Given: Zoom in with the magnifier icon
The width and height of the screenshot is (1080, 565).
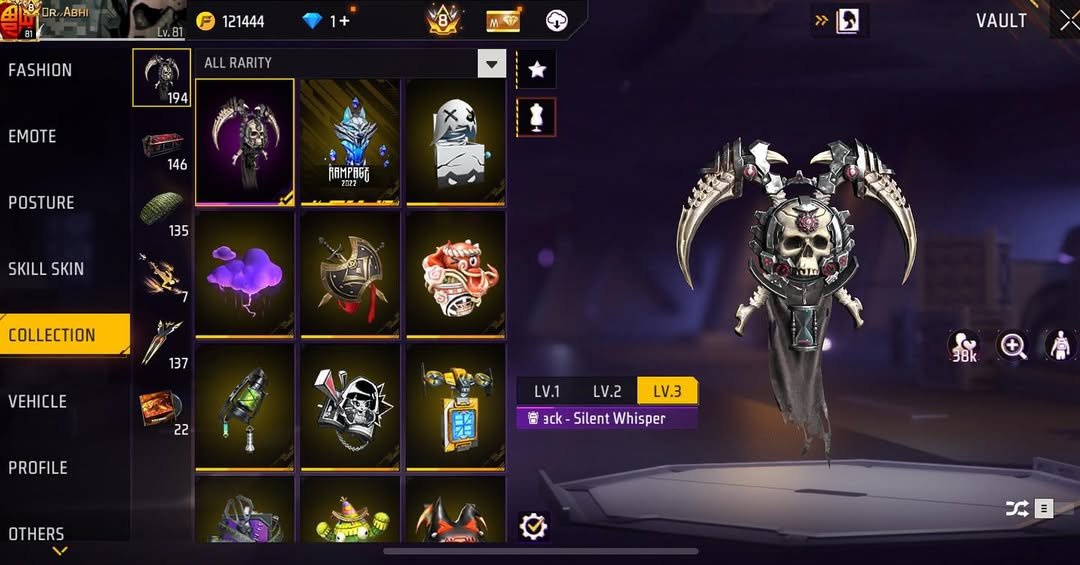Looking at the screenshot, I should coord(1013,346).
